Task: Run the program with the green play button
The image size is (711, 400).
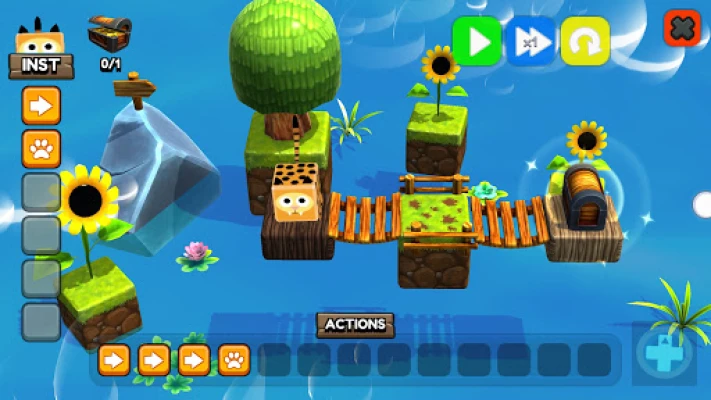Action: click(477, 42)
